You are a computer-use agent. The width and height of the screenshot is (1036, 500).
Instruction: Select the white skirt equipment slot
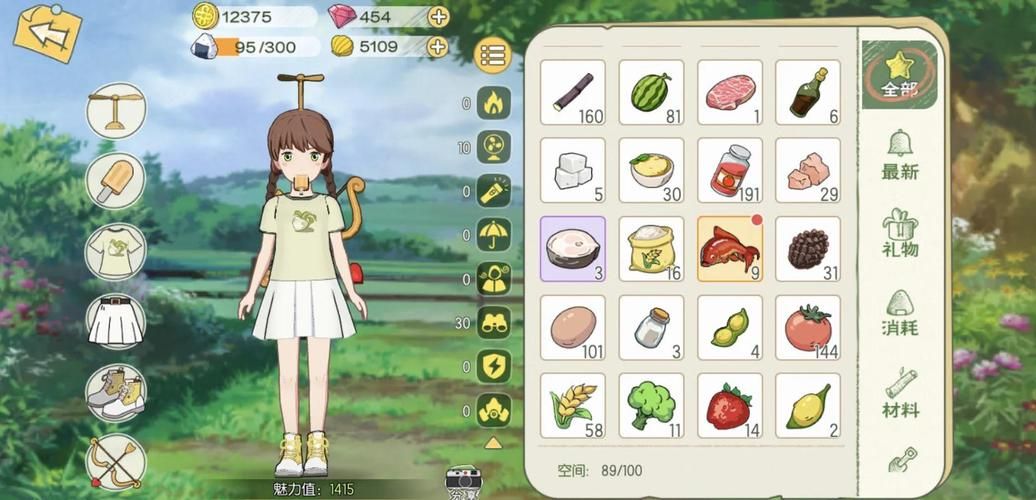pos(116,321)
